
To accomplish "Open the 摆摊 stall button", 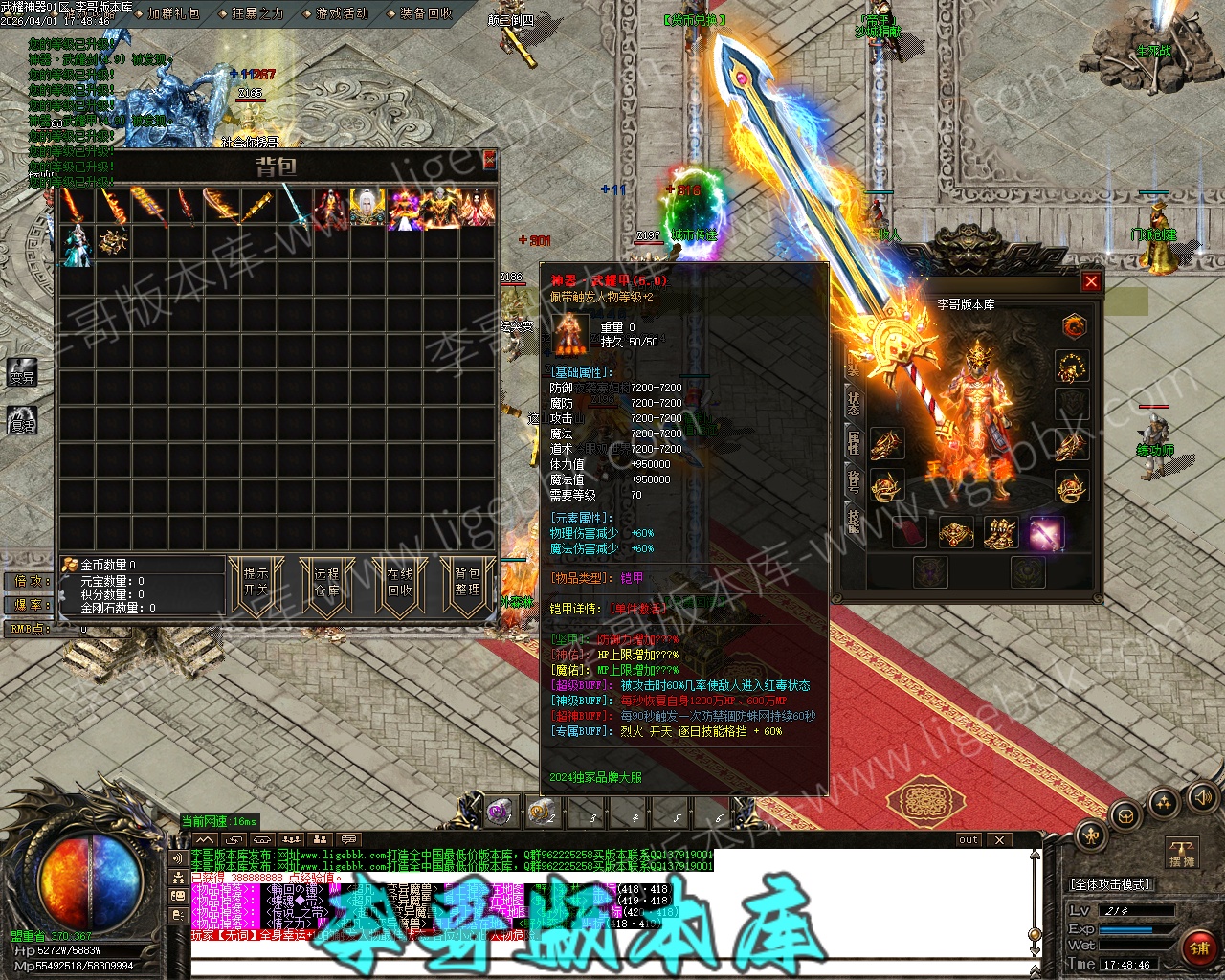I will [1182, 853].
